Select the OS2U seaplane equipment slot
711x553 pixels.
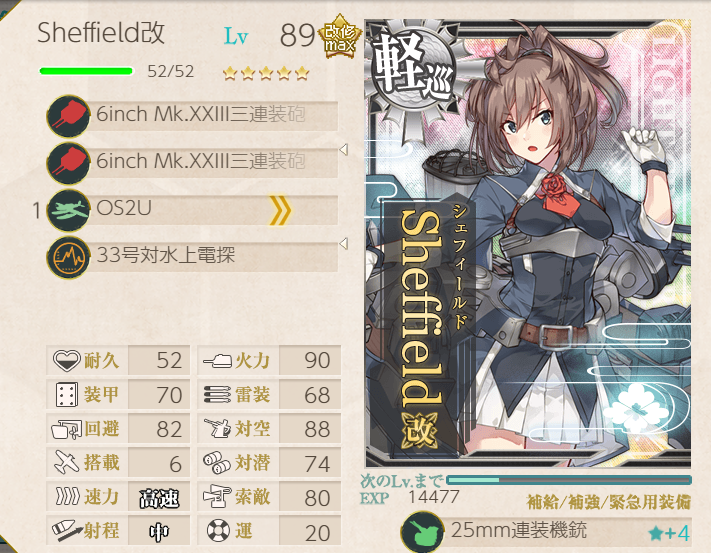[x=190, y=211]
